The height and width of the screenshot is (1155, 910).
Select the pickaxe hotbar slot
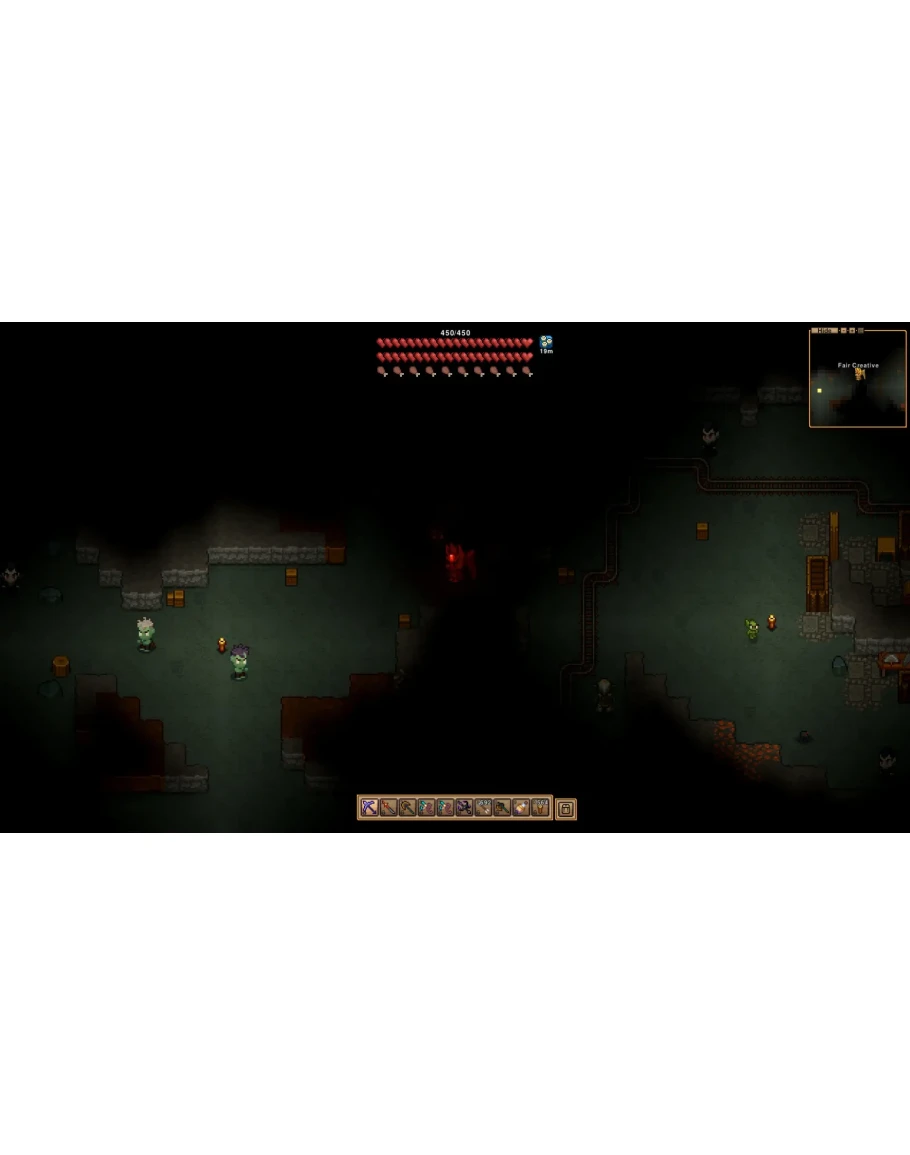pyautogui.click(x=407, y=808)
